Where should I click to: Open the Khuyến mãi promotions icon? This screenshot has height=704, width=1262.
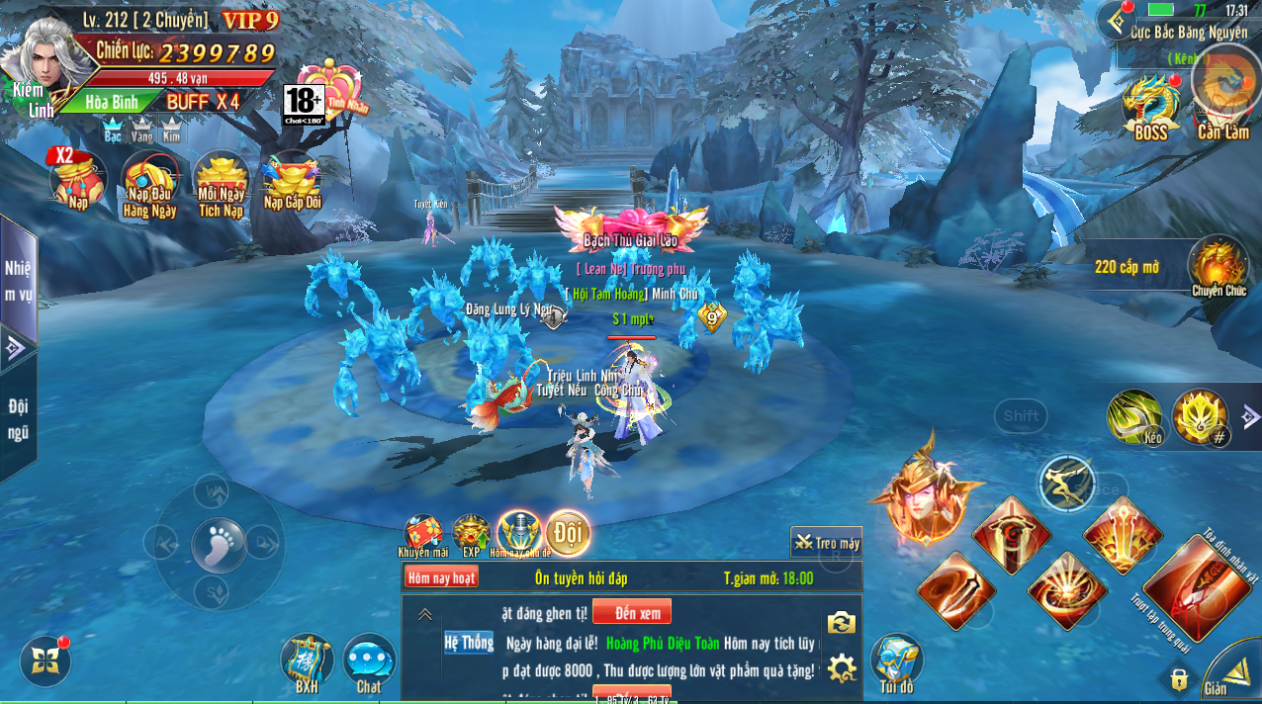pos(423,534)
